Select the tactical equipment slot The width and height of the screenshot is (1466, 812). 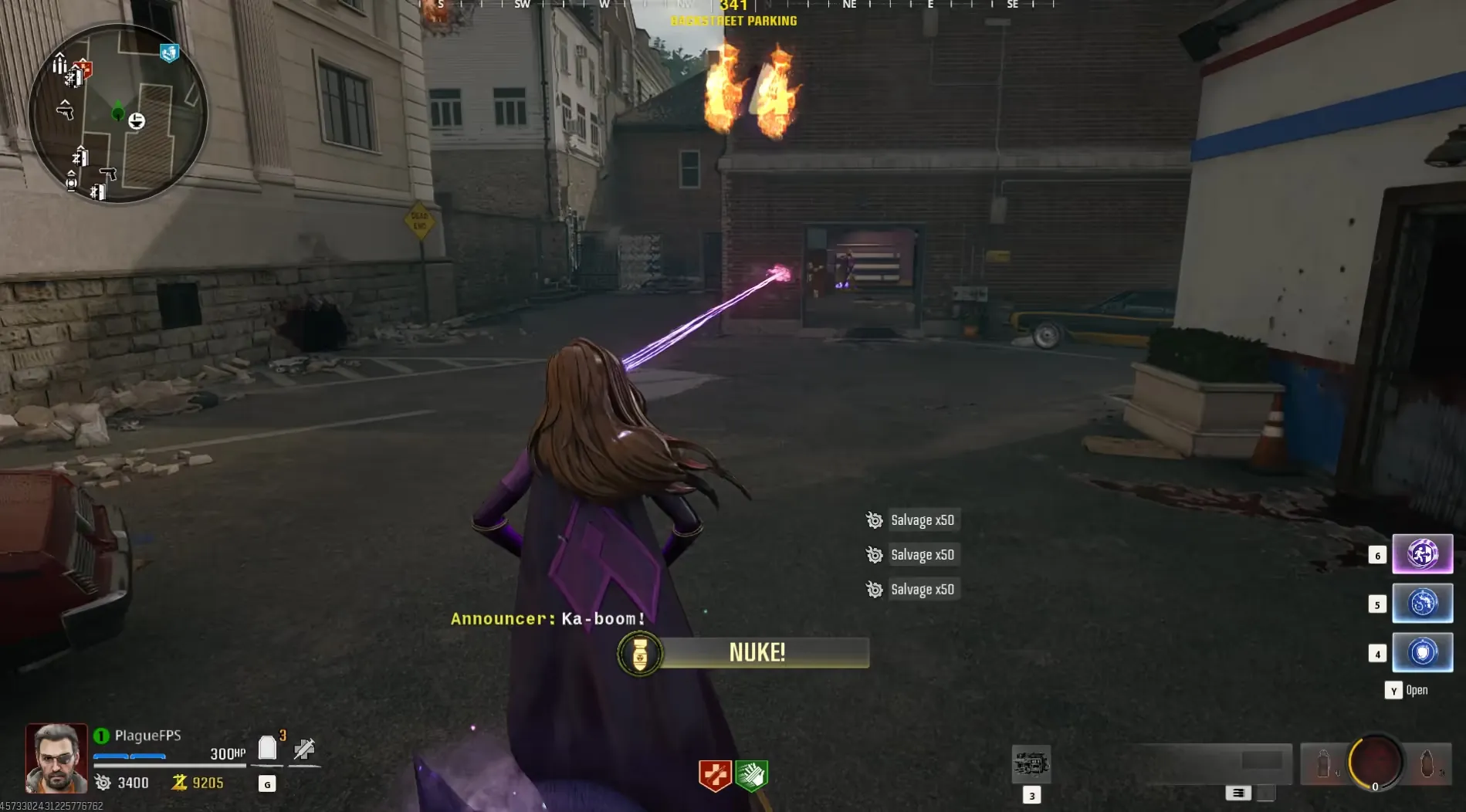point(1323,763)
